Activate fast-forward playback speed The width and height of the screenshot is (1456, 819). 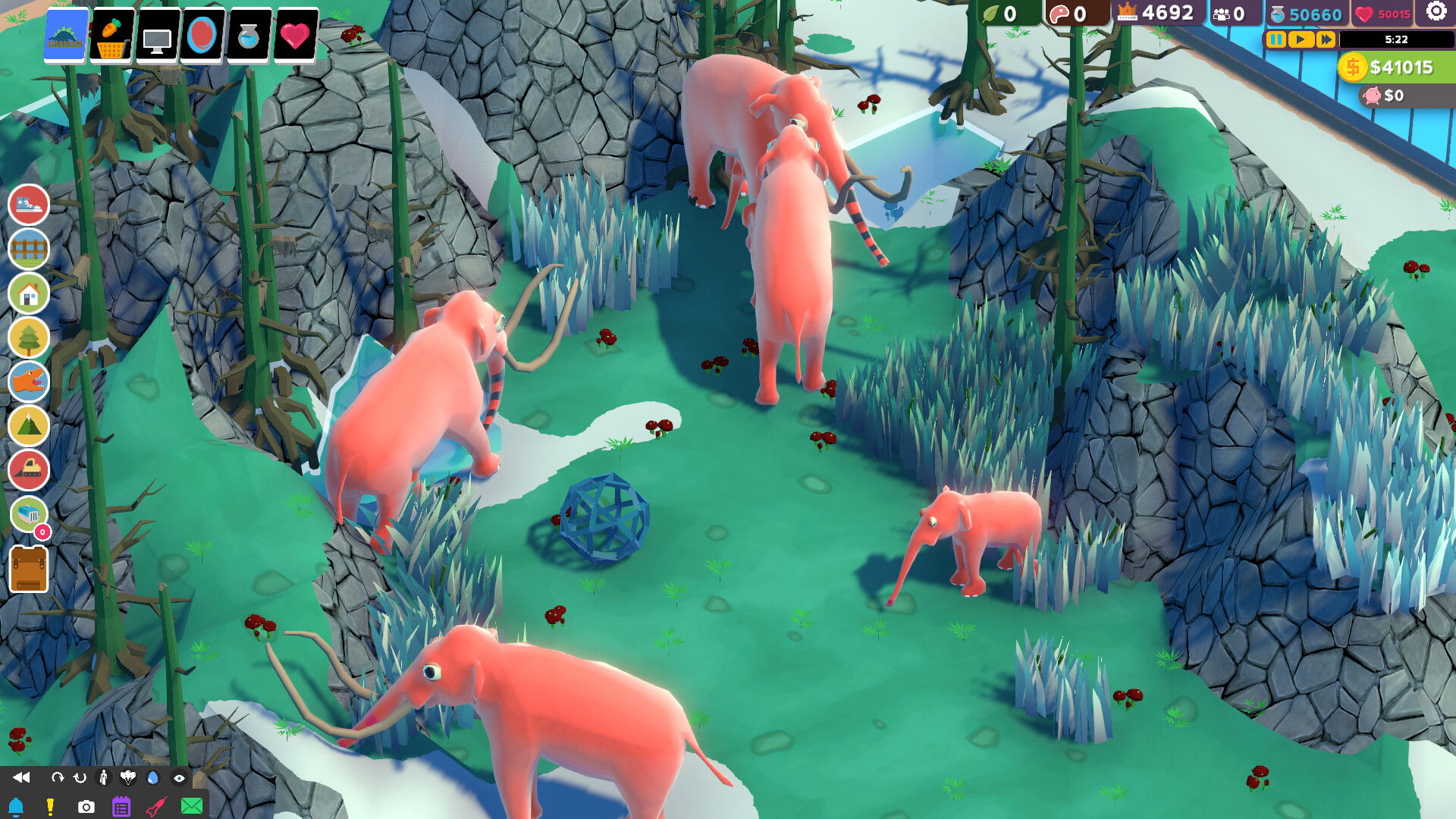point(1325,41)
